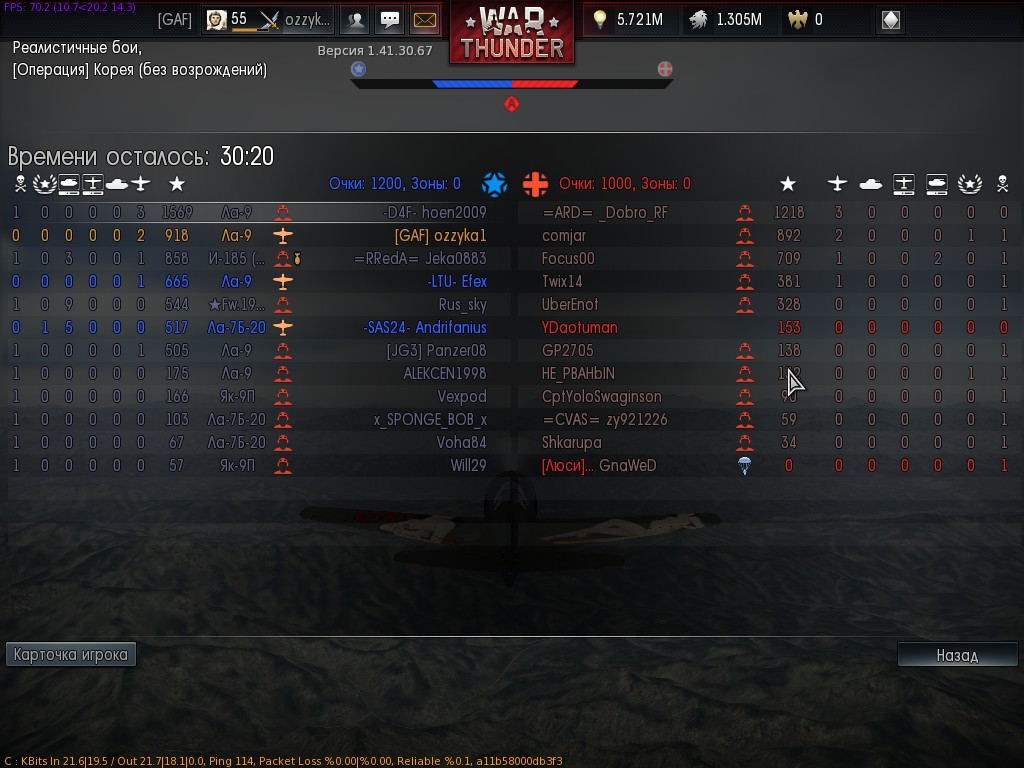This screenshot has width=1024, height=768.
Task: Select player [GAF] ozzyka1 row
Action: [x=440, y=236]
